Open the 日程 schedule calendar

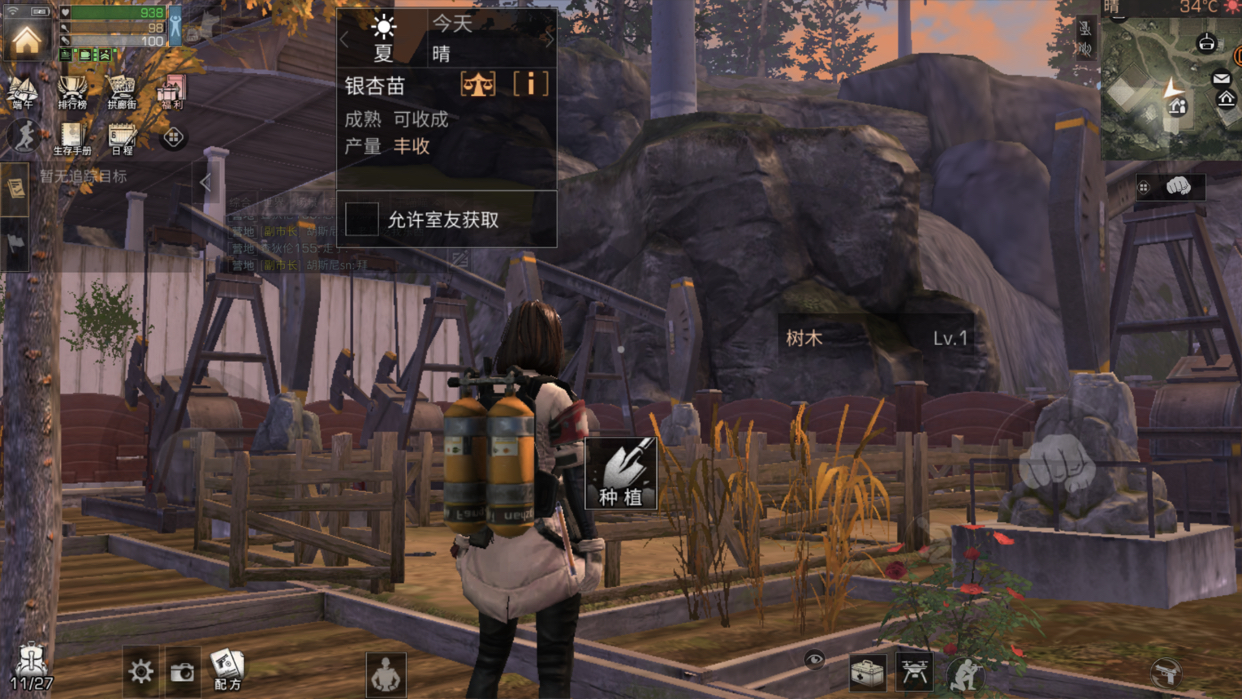point(122,138)
